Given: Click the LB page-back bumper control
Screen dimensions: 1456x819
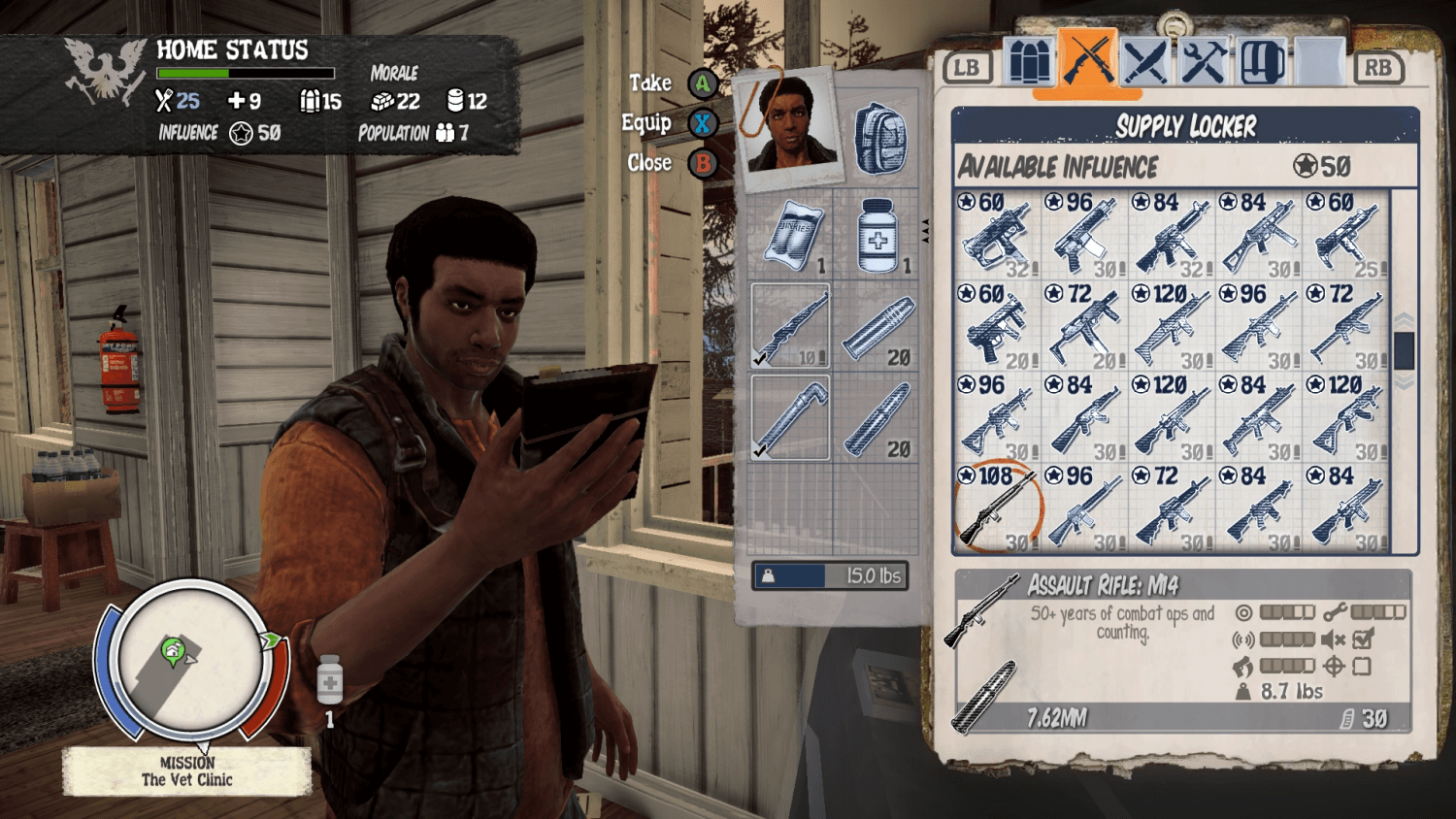Looking at the screenshot, I should pos(967,66).
